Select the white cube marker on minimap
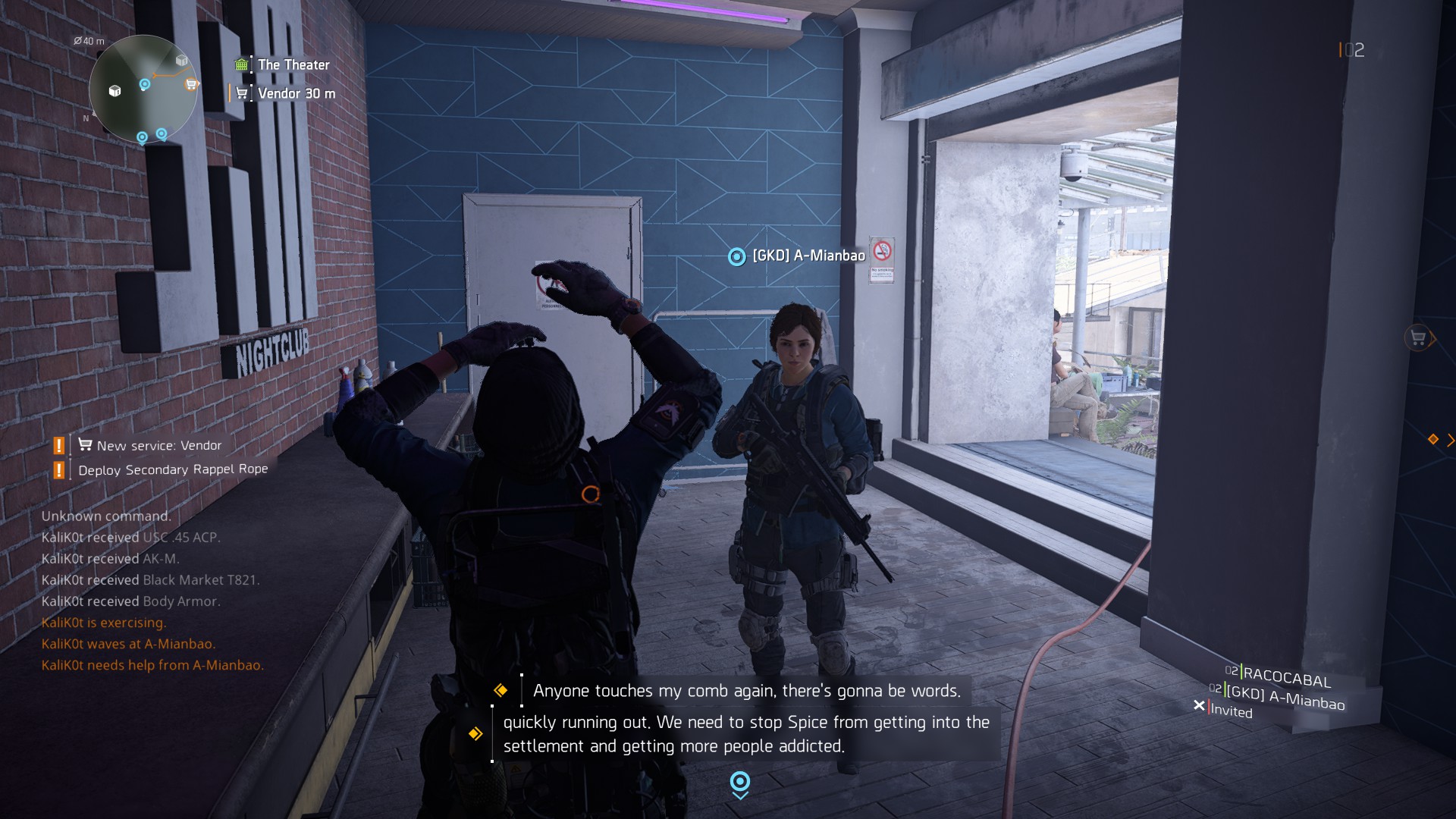Screen dimensions: 1456x819 115,91
